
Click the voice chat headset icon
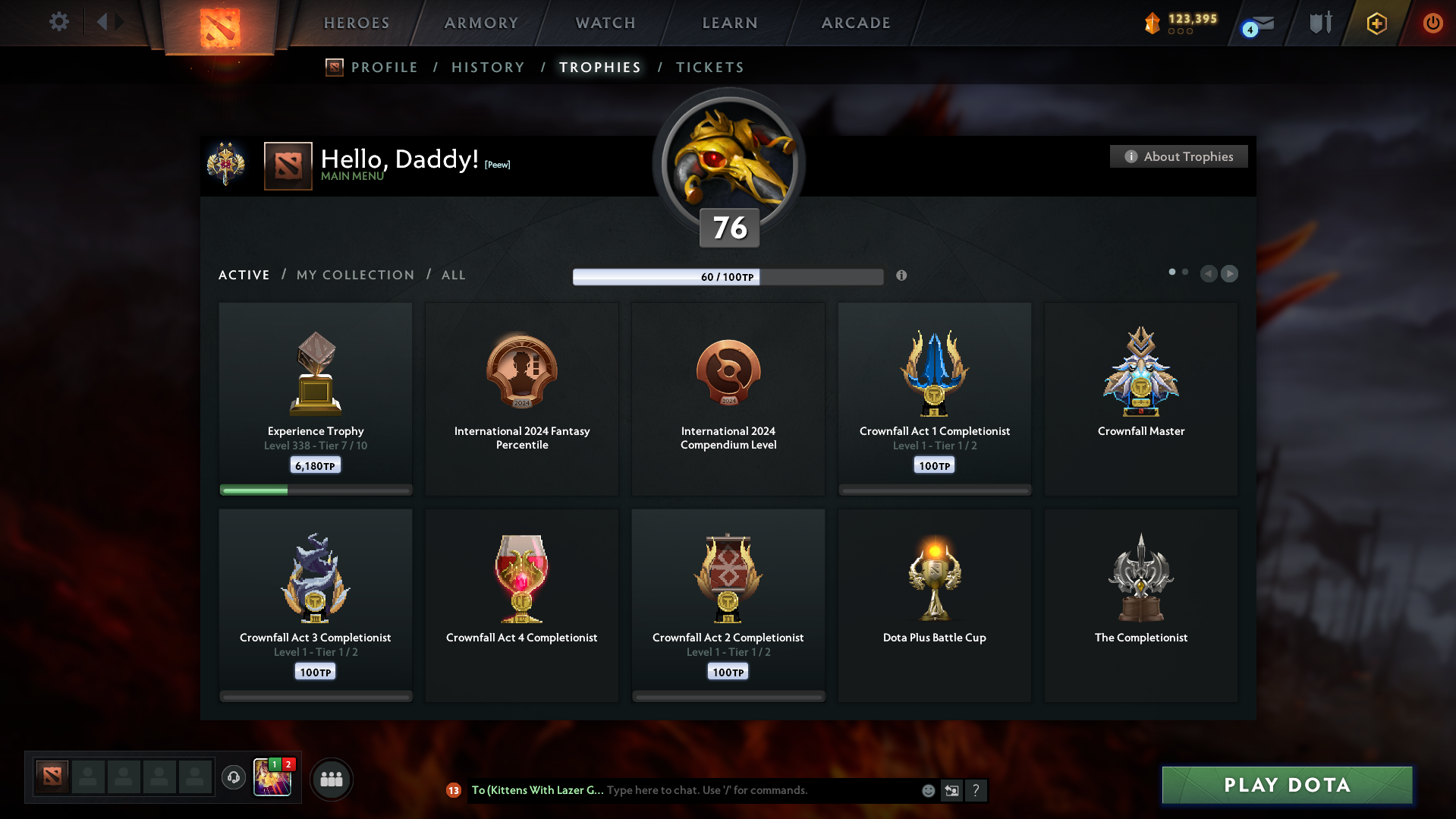click(234, 778)
